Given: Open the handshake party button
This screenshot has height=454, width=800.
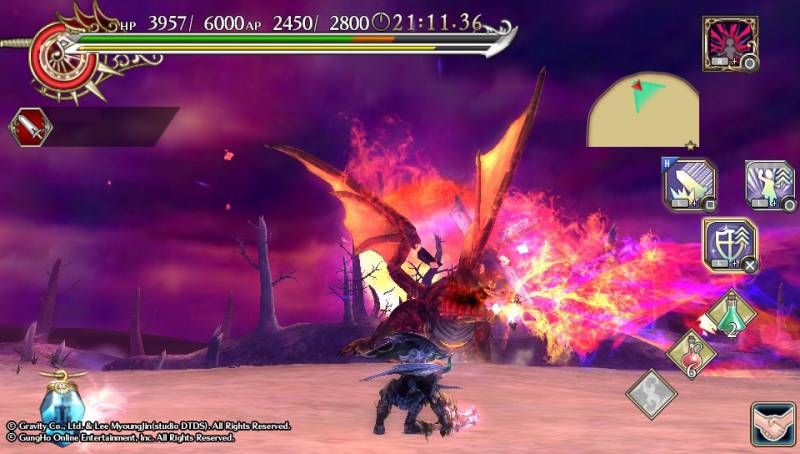Looking at the screenshot, I should [772, 424].
